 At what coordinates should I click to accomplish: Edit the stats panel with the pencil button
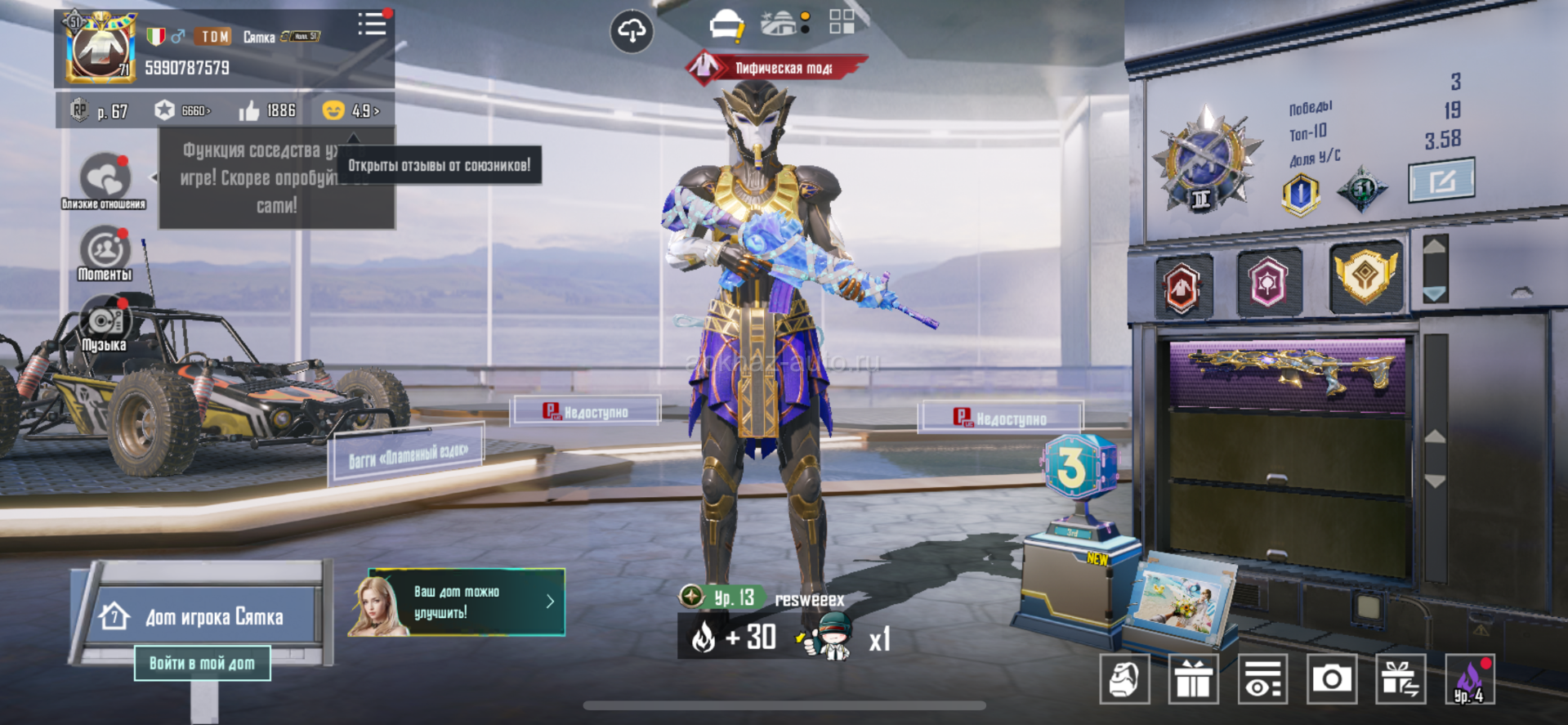point(1442,180)
